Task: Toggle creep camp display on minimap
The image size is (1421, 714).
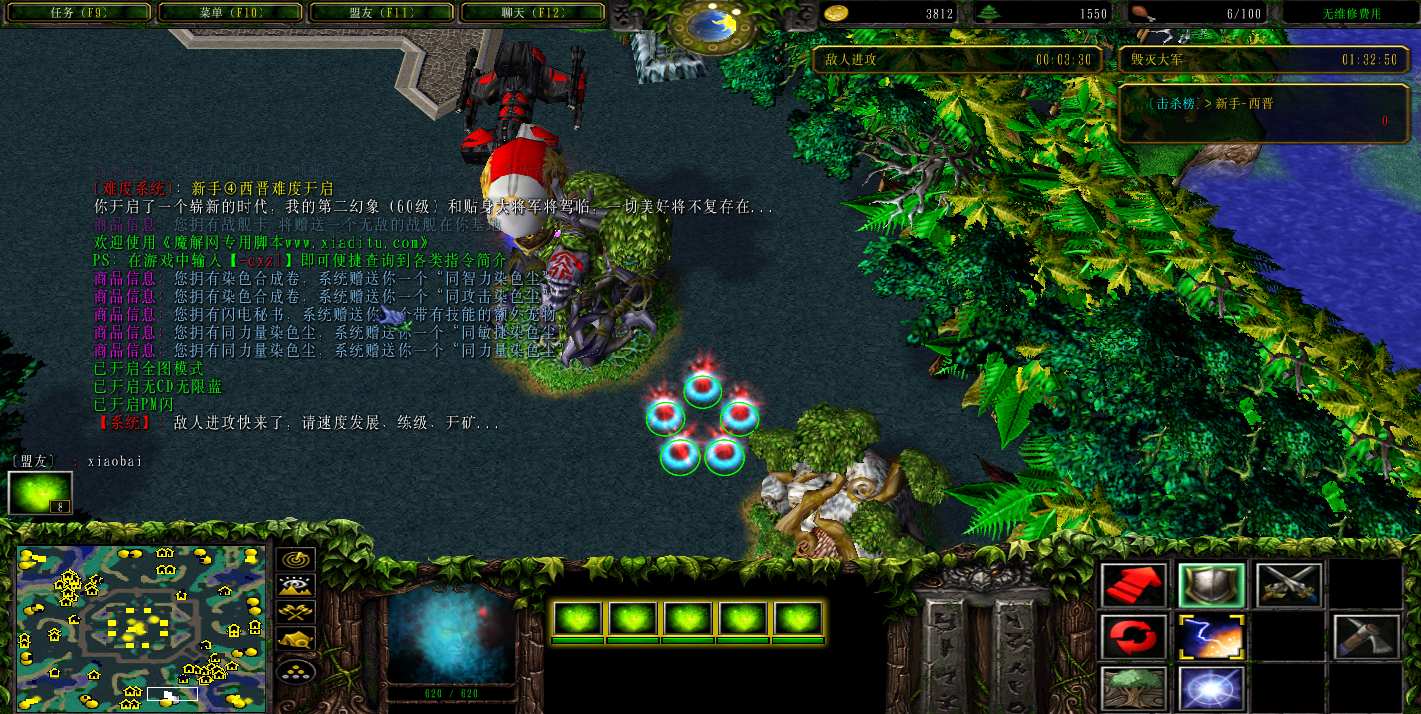Action: pyautogui.click(x=296, y=639)
